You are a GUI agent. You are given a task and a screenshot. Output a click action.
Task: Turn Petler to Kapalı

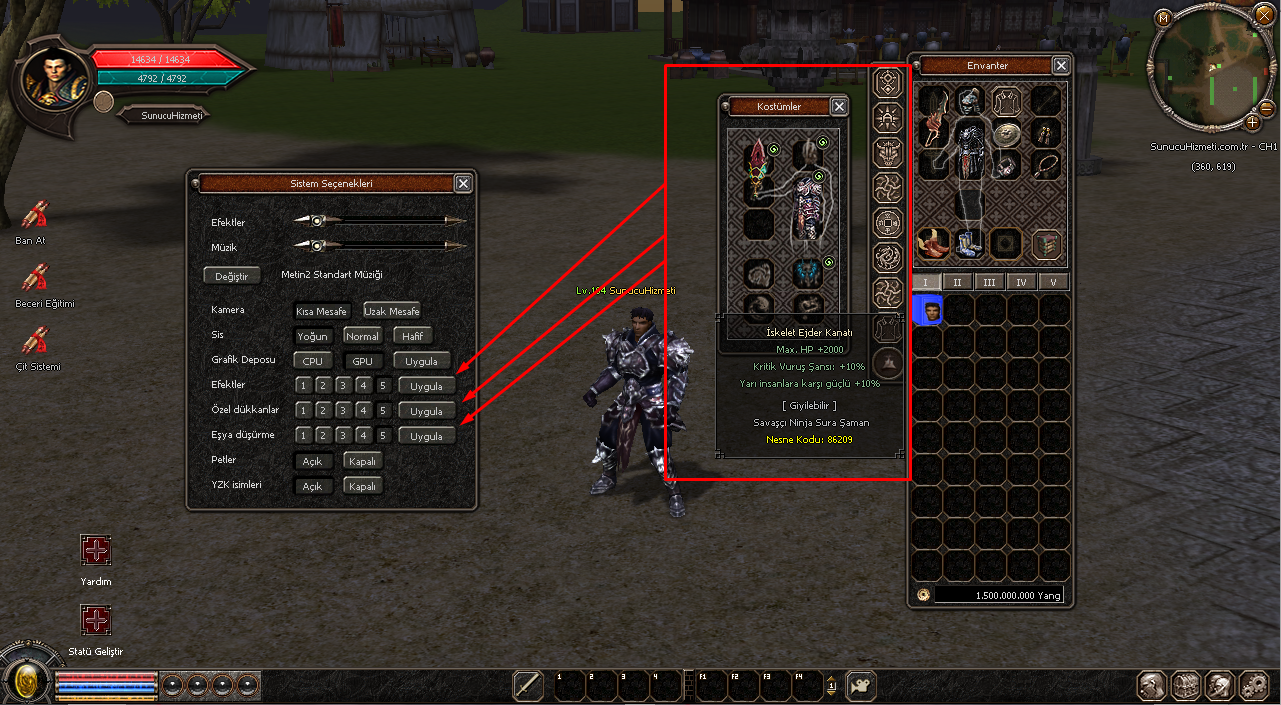tap(362, 461)
